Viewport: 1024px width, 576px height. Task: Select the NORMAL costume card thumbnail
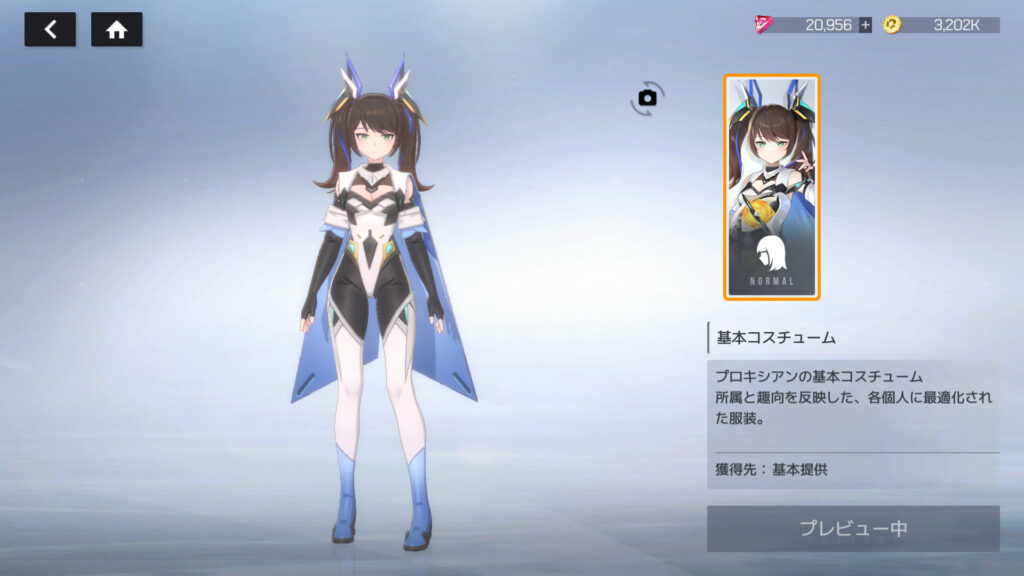[x=771, y=187]
